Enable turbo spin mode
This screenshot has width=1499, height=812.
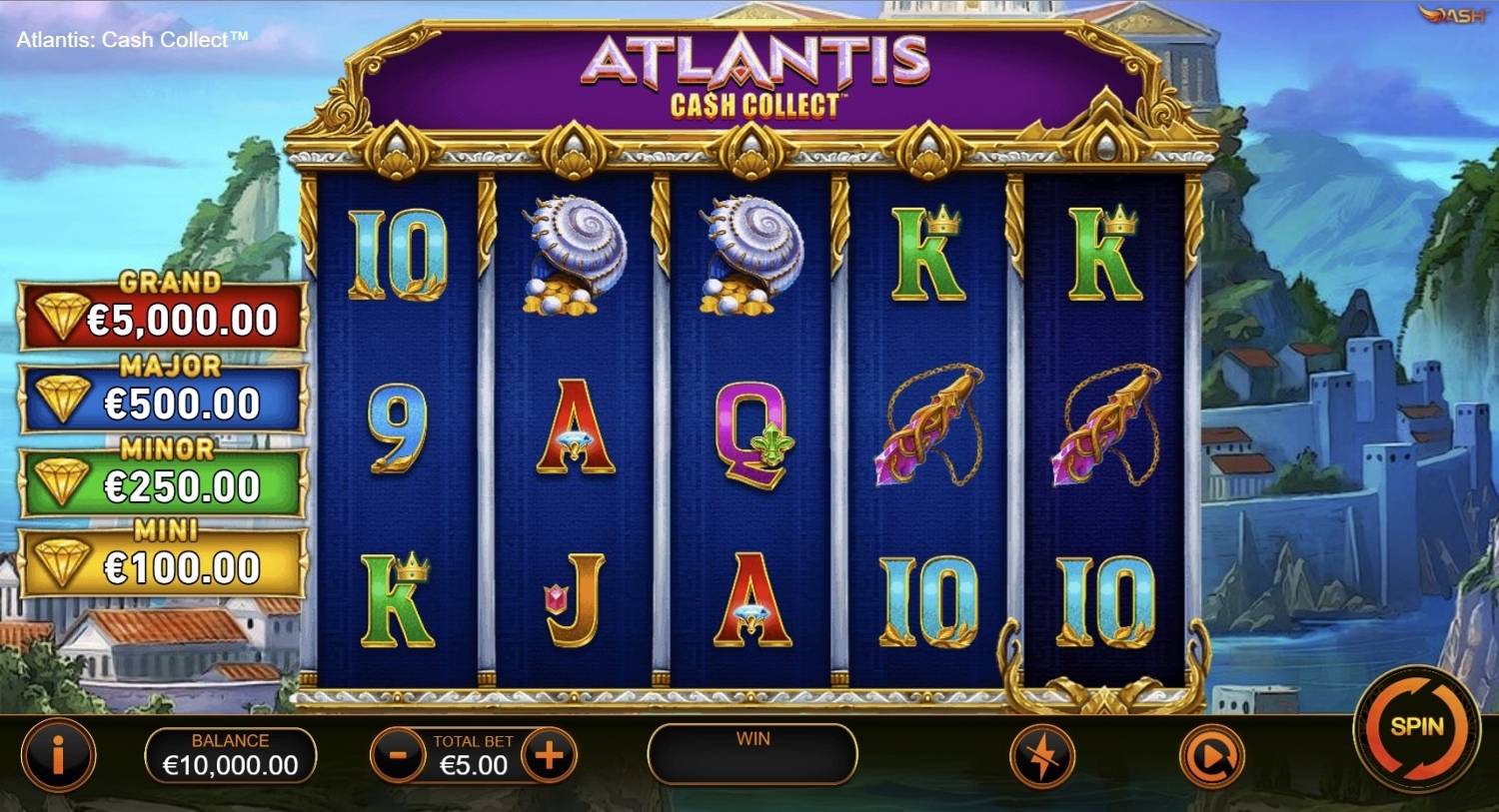(x=1041, y=755)
